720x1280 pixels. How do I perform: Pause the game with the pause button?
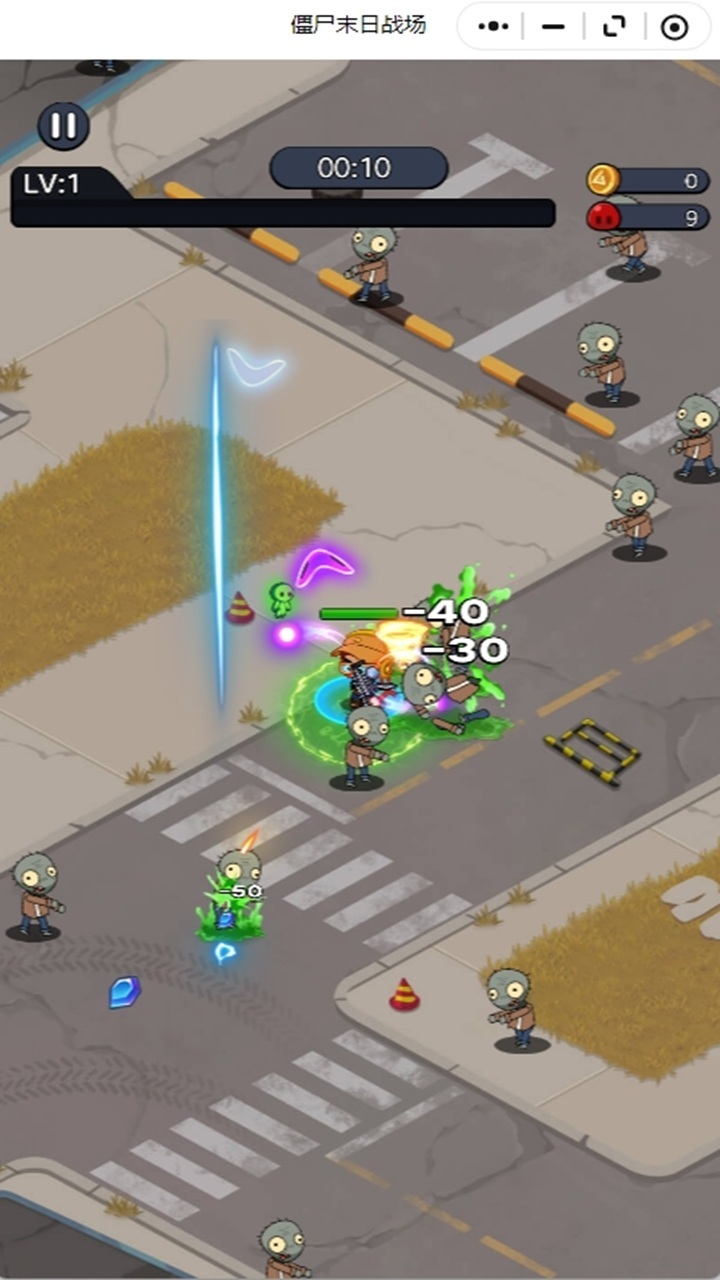[63, 126]
